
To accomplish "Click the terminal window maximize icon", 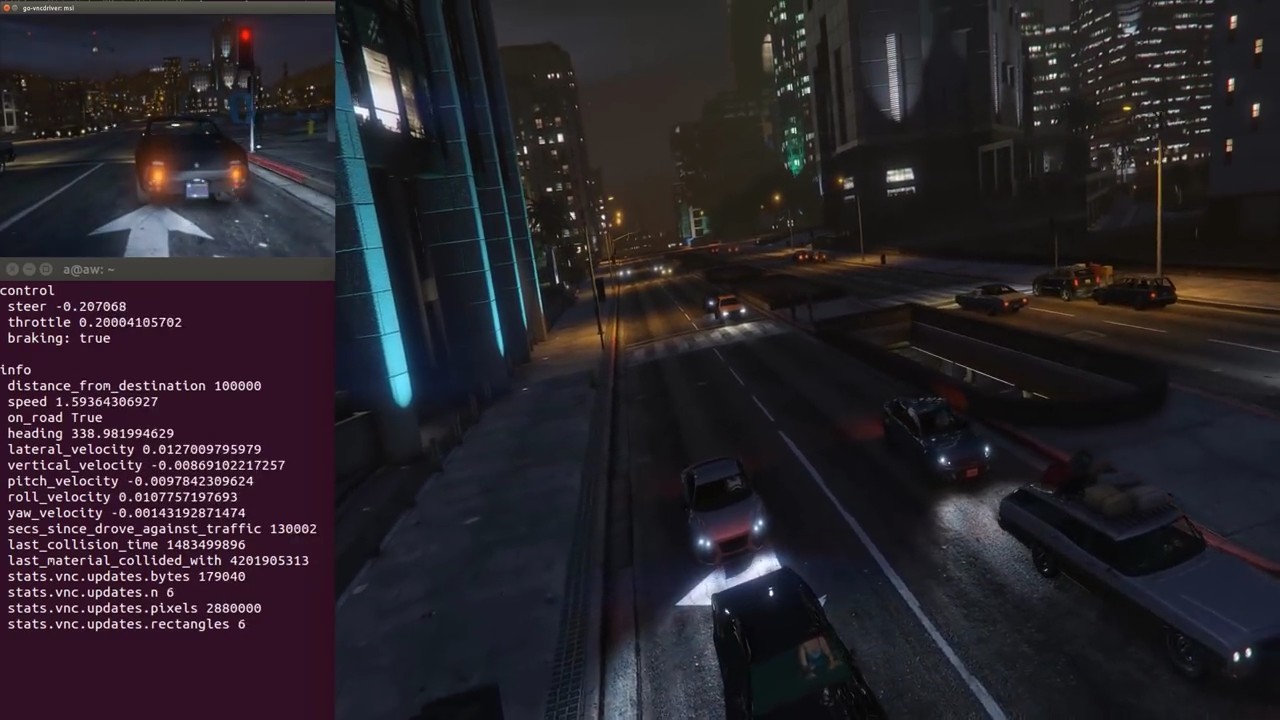I will (44, 269).
